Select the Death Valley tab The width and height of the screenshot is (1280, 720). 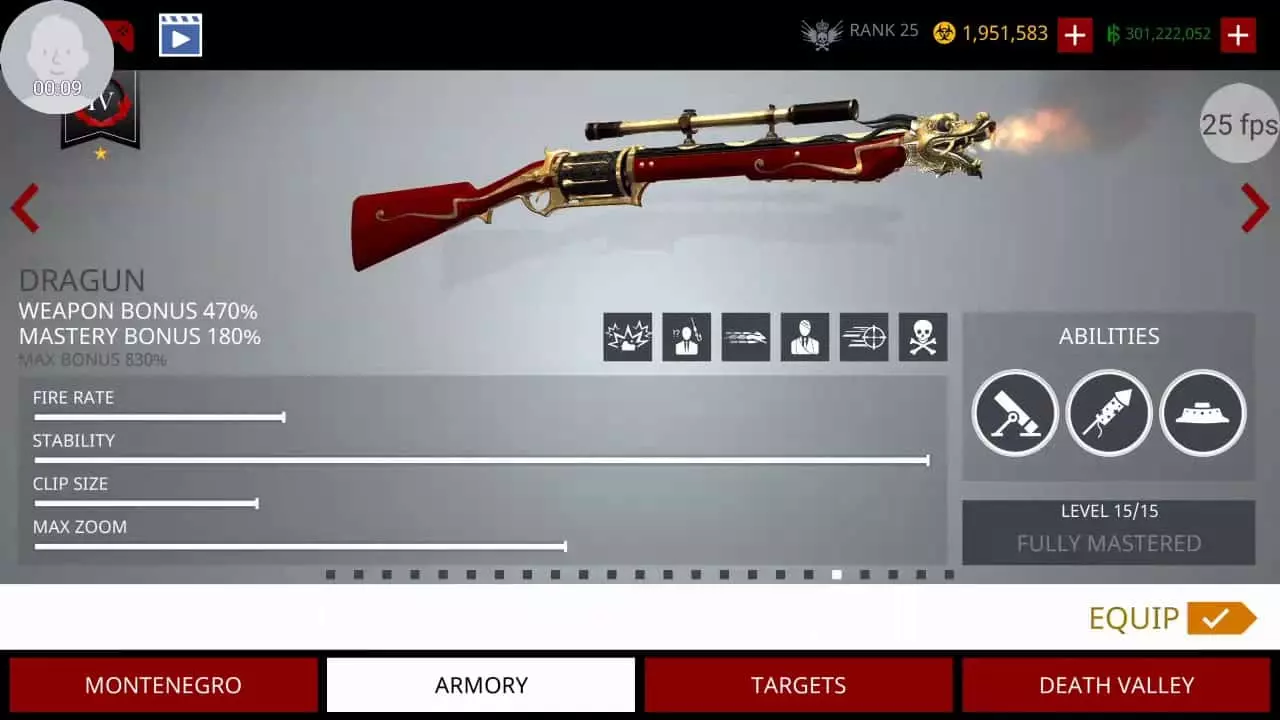[x=1116, y=685]
